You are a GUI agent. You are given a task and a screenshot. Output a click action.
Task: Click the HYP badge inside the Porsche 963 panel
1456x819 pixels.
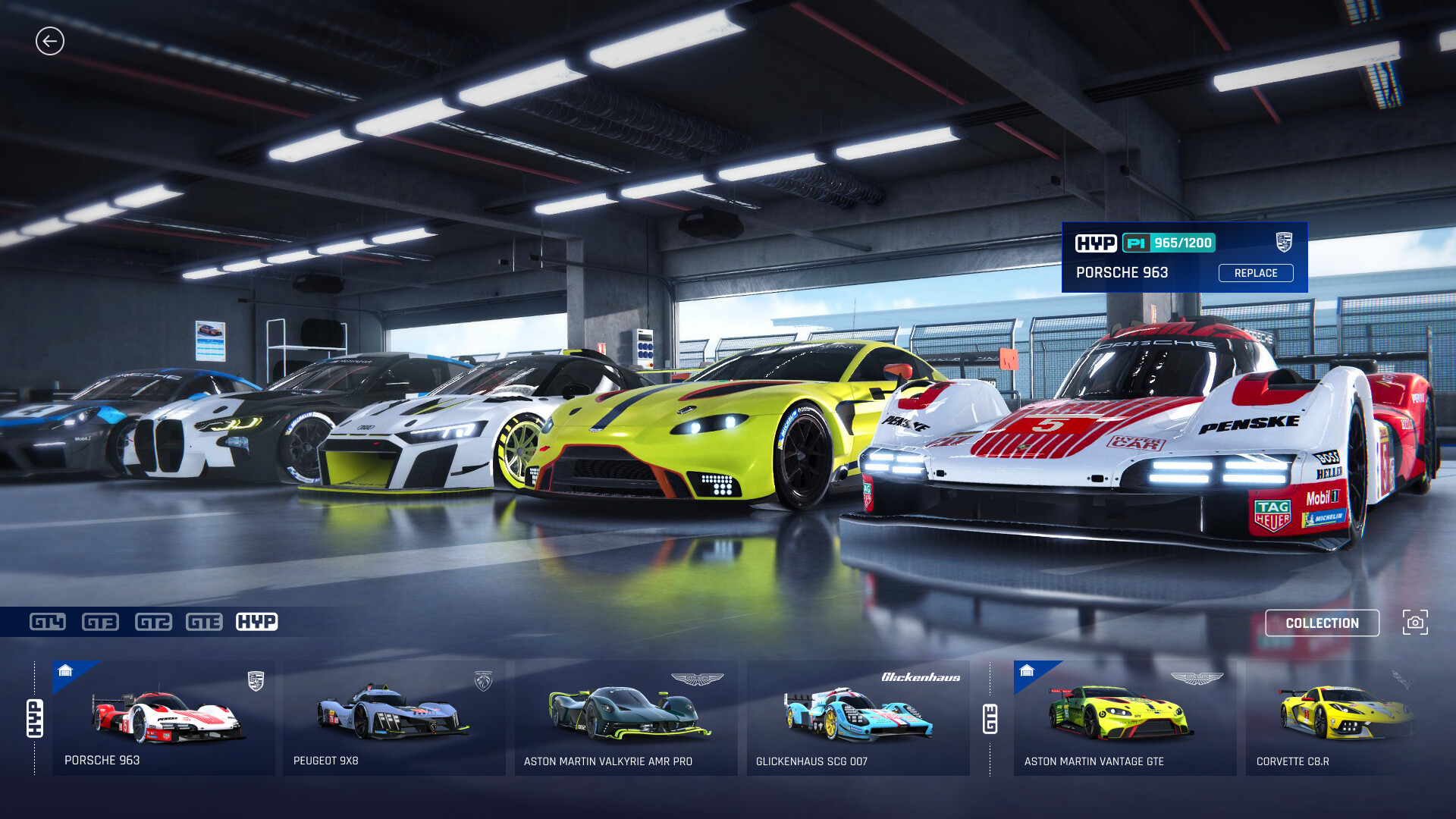(x=1097, y=244)
